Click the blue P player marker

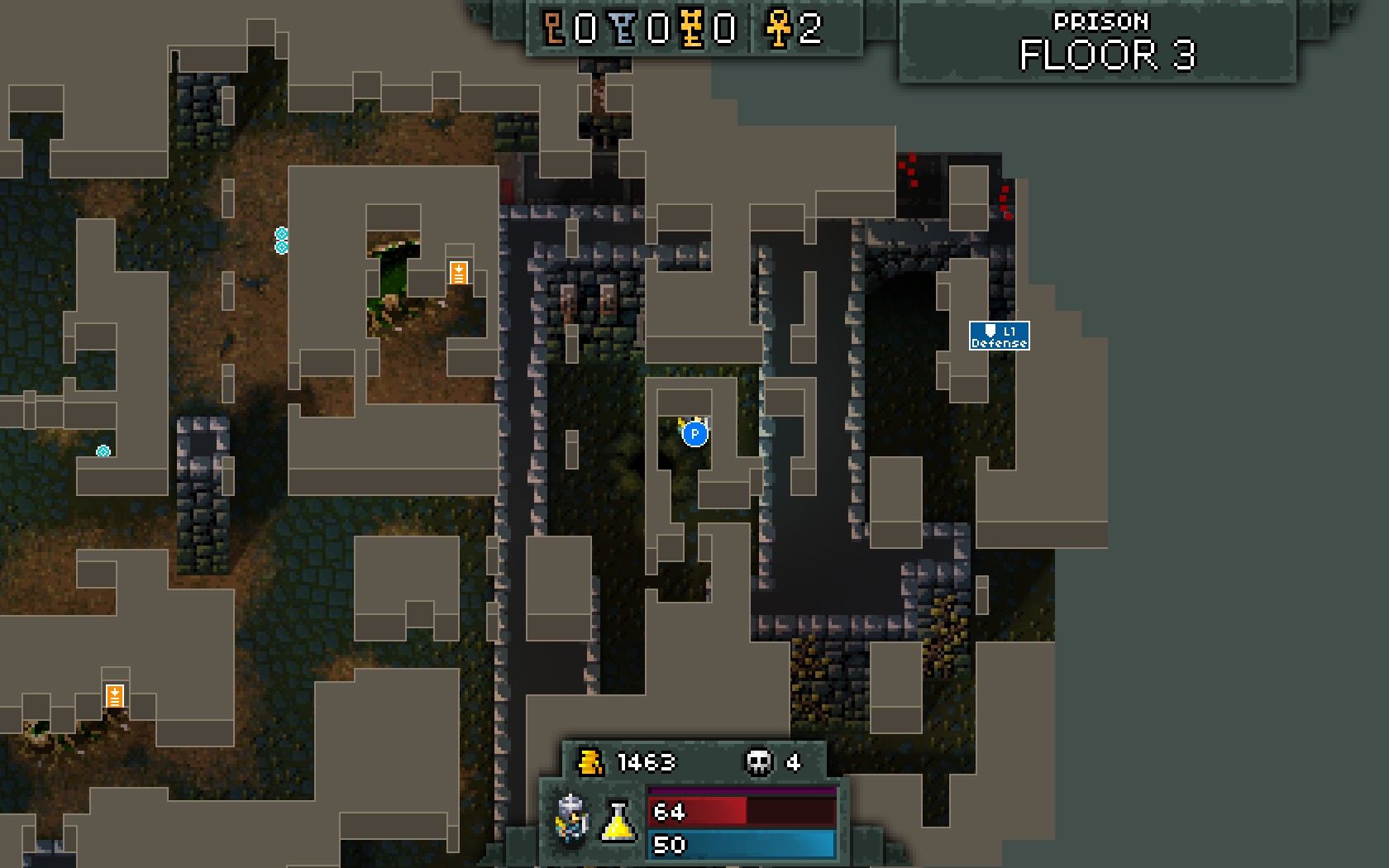pyautogui.click(x=694, y=433)
